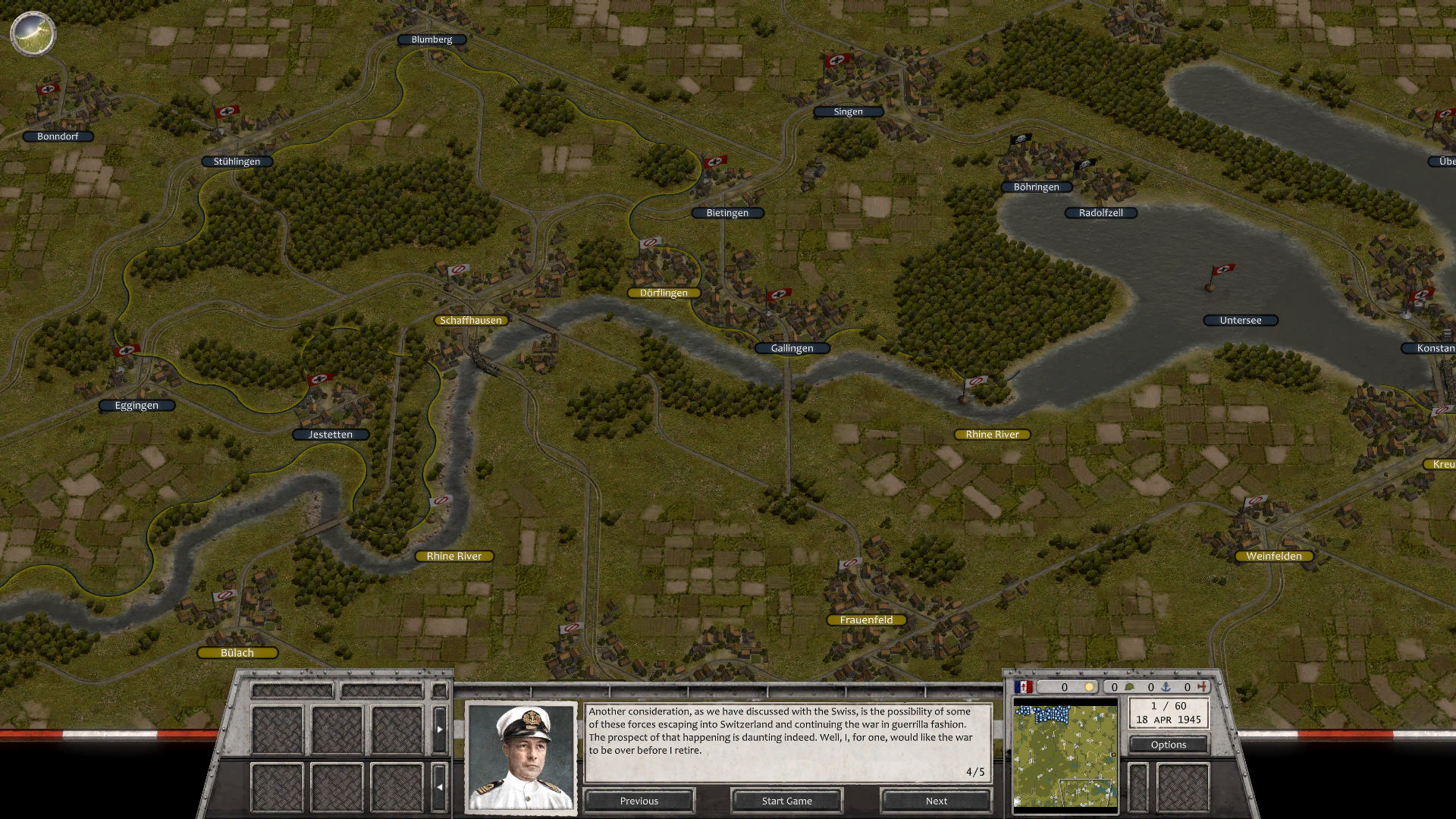Open the Options menu
The image size is (1456, 819).
coord(1168,745)
